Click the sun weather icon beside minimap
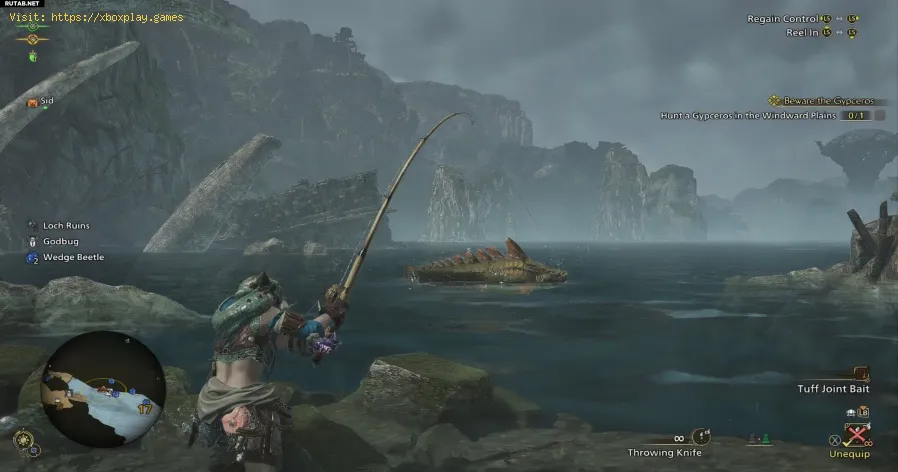Viewport: 898px width, 472px height. click(x=21, y=437)
